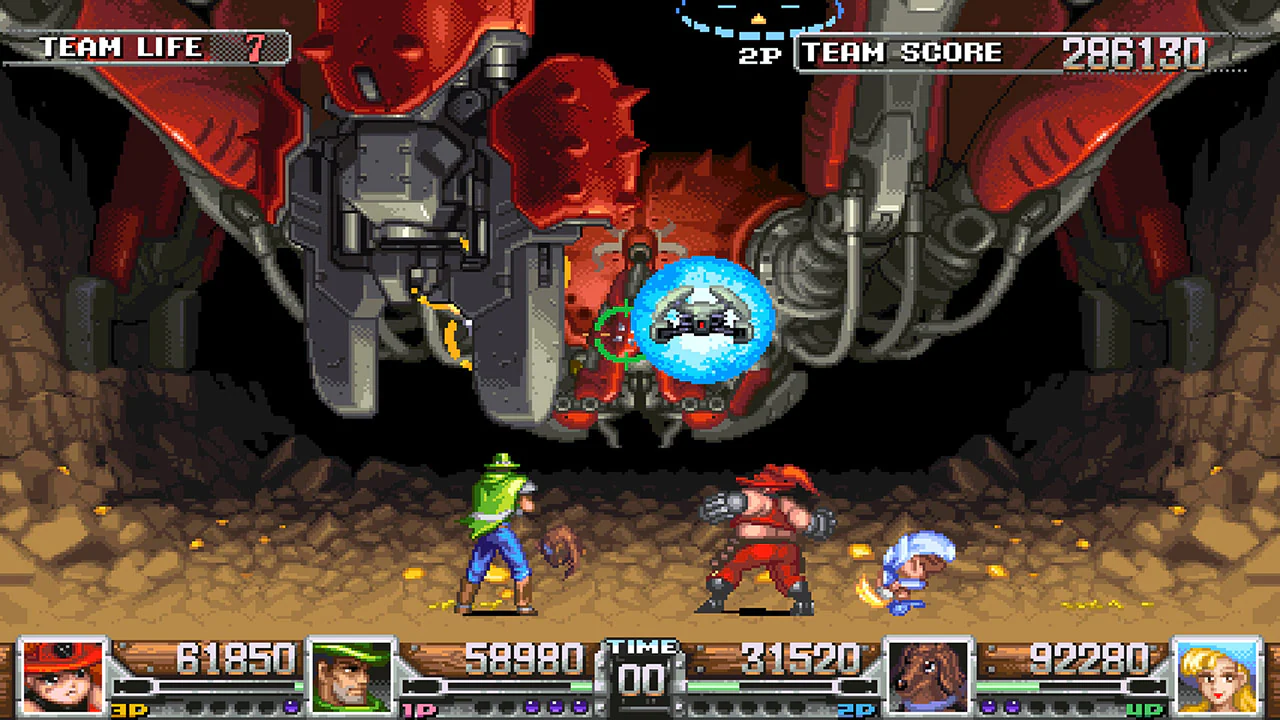Image resolution: width=1280 pixels, height=720 pixels.
Task: Click the blonde 4P character portrait
Action: [1215, 675]
